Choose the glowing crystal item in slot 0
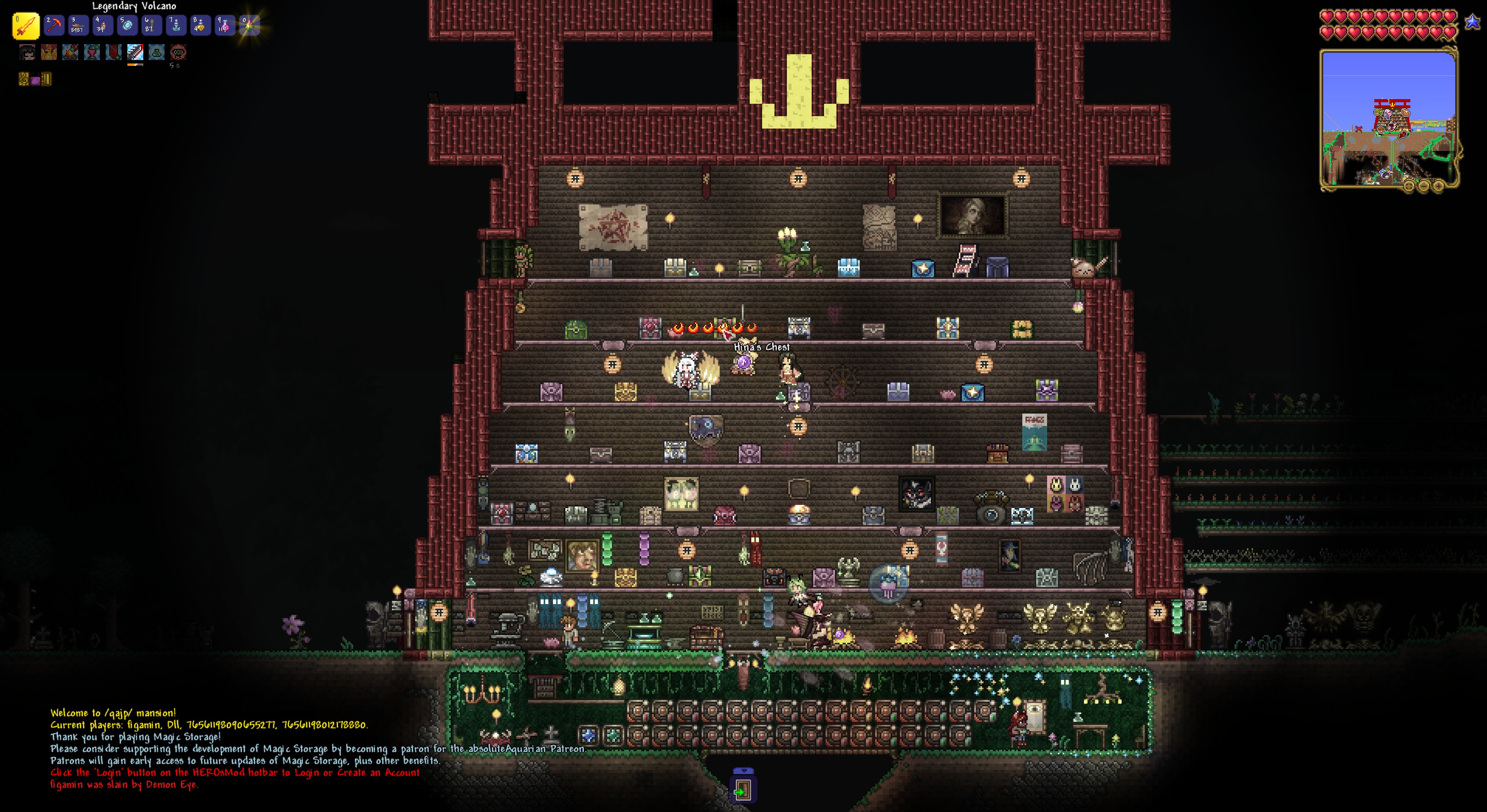1487x812 pixels. tap(249, 26)
